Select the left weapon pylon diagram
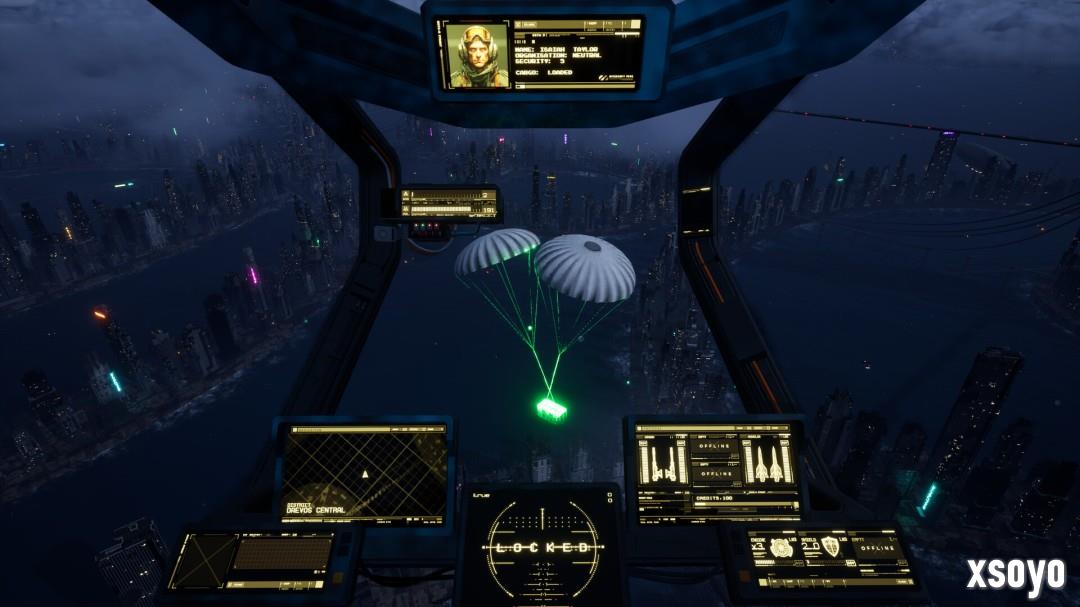 click(x=661, y=462)
